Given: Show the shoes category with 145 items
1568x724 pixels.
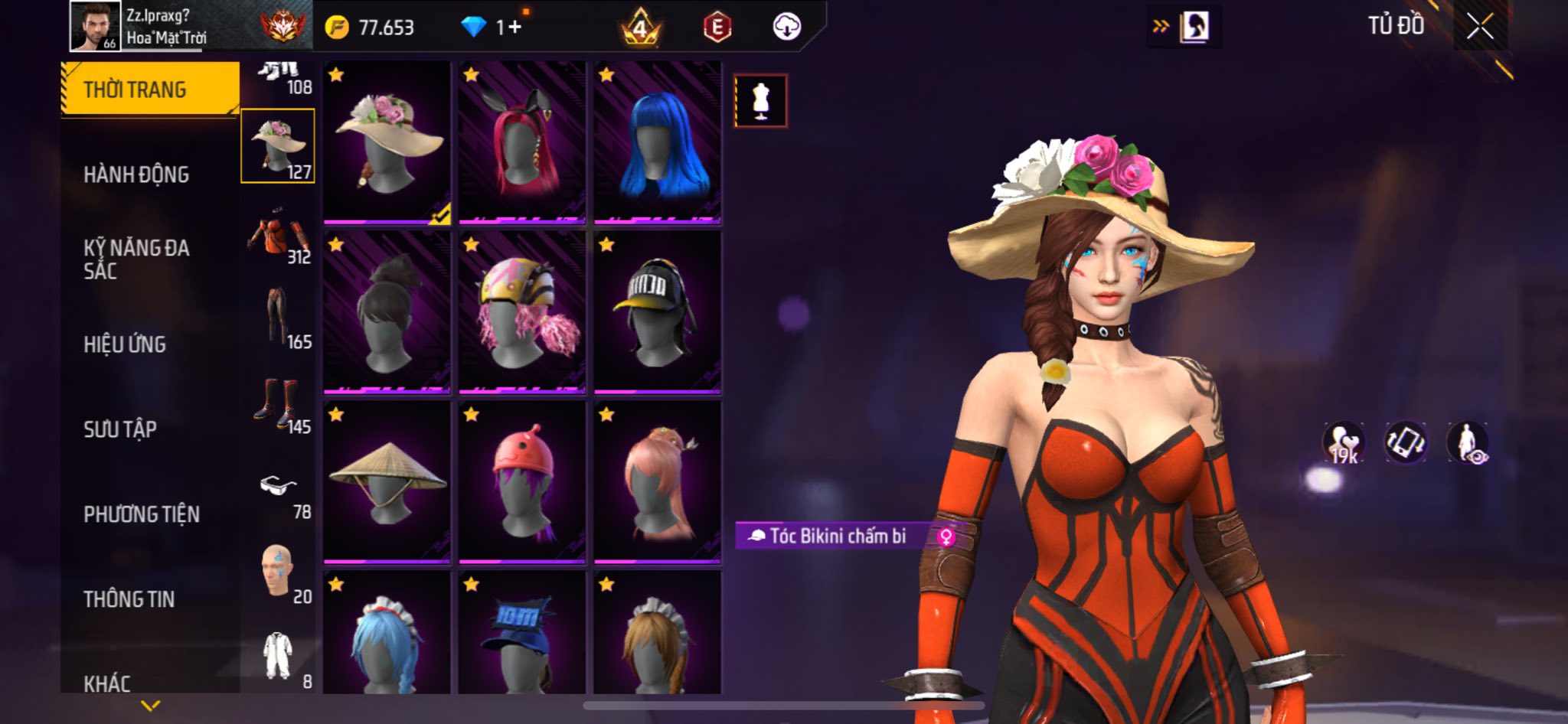Looking at the screenshot, I should 279,404.
